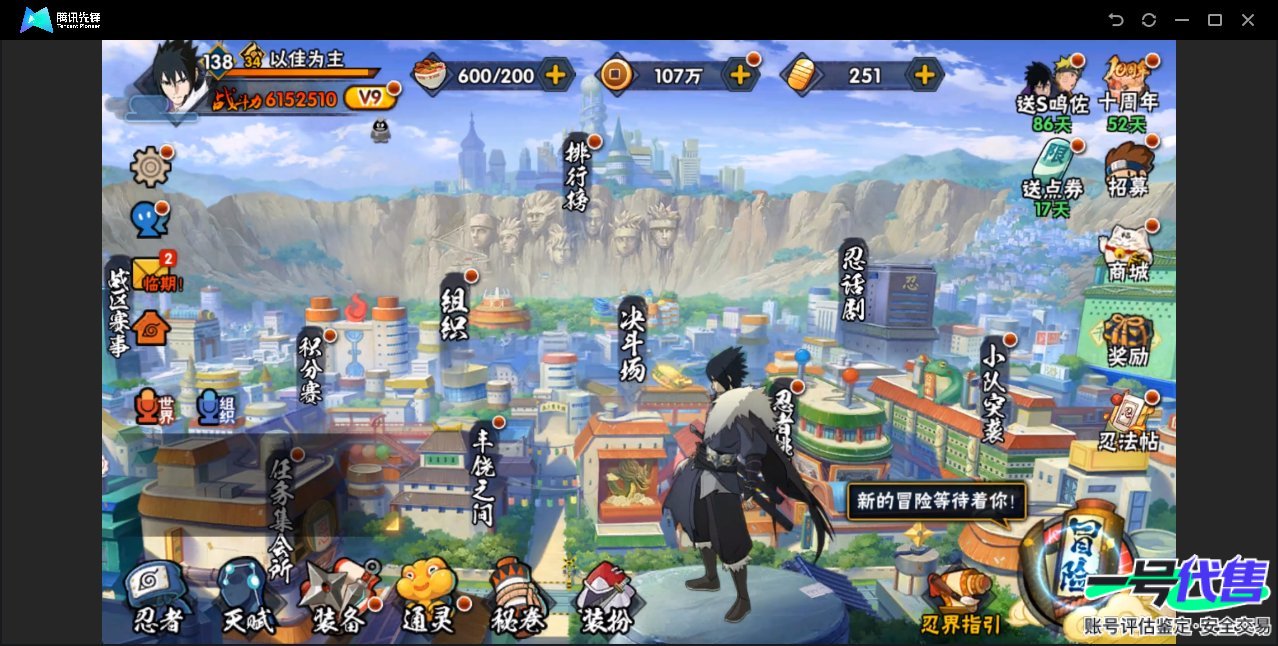Maximize the emulator window

(x=1215, y=20)
